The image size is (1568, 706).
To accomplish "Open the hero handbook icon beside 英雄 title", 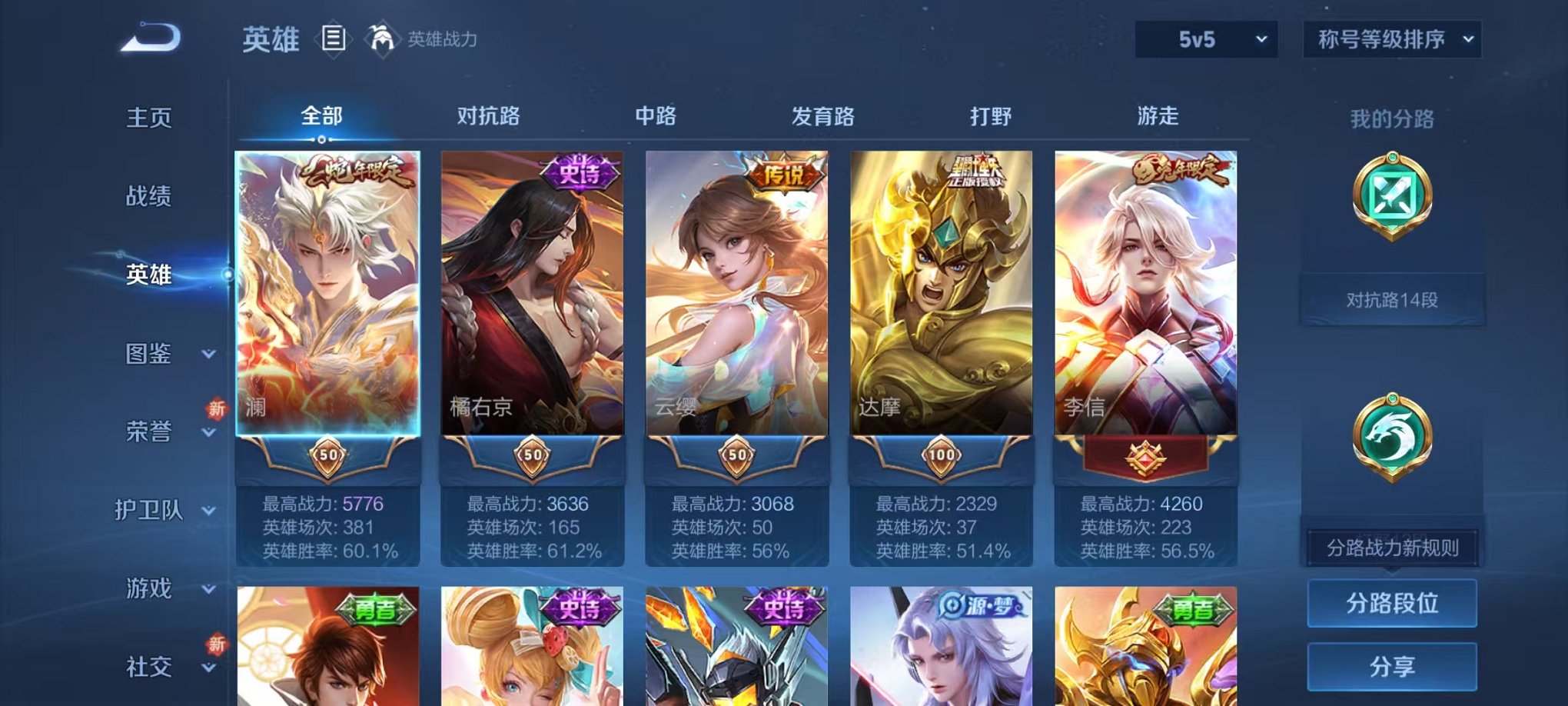I will click(334, 38).
